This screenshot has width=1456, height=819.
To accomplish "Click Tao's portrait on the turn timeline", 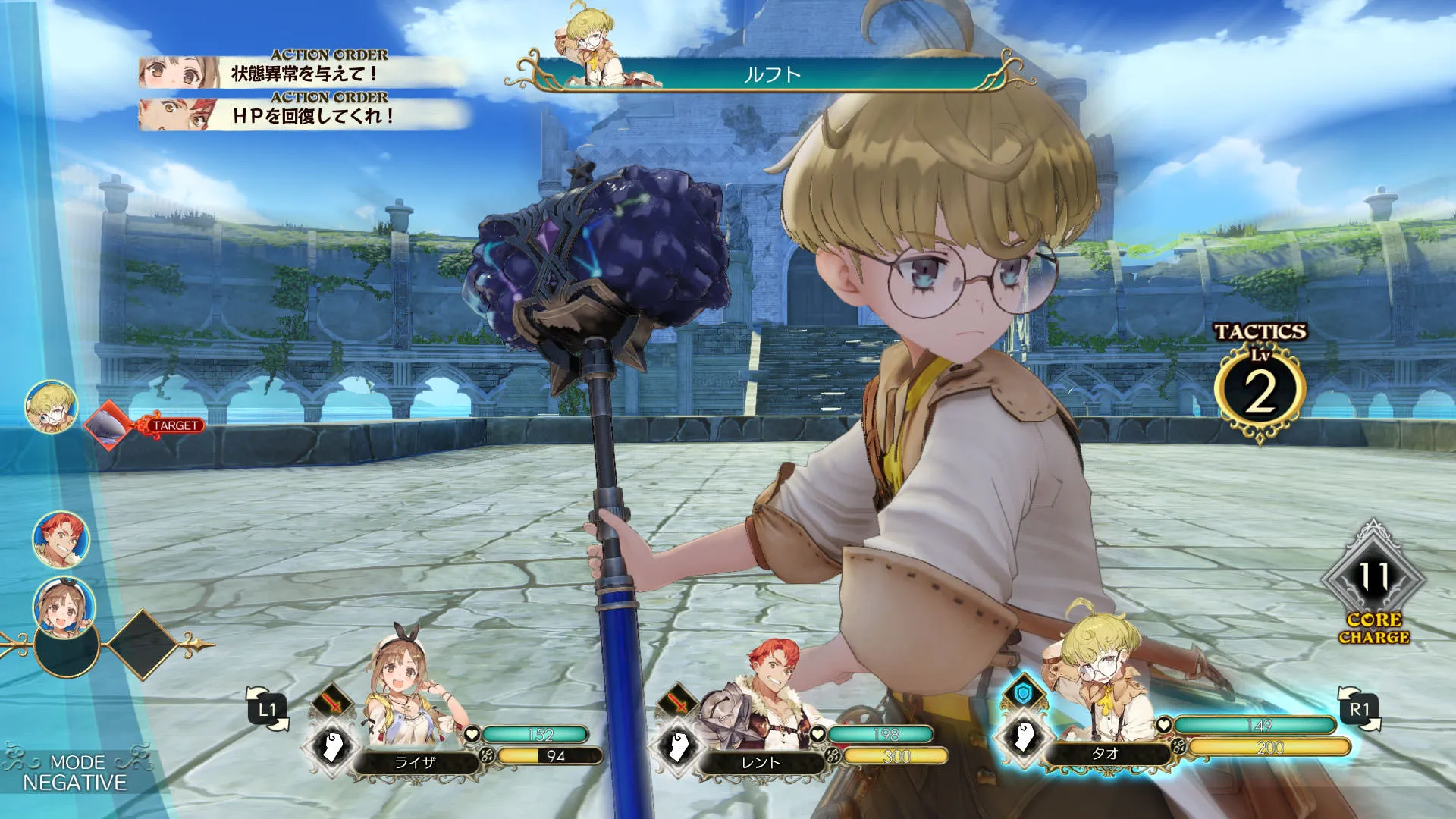I will click(52, 407).
